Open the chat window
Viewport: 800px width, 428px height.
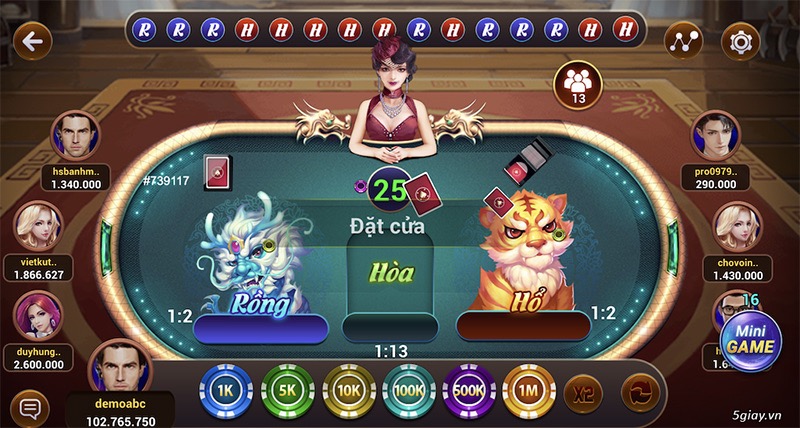pos(31,407)
